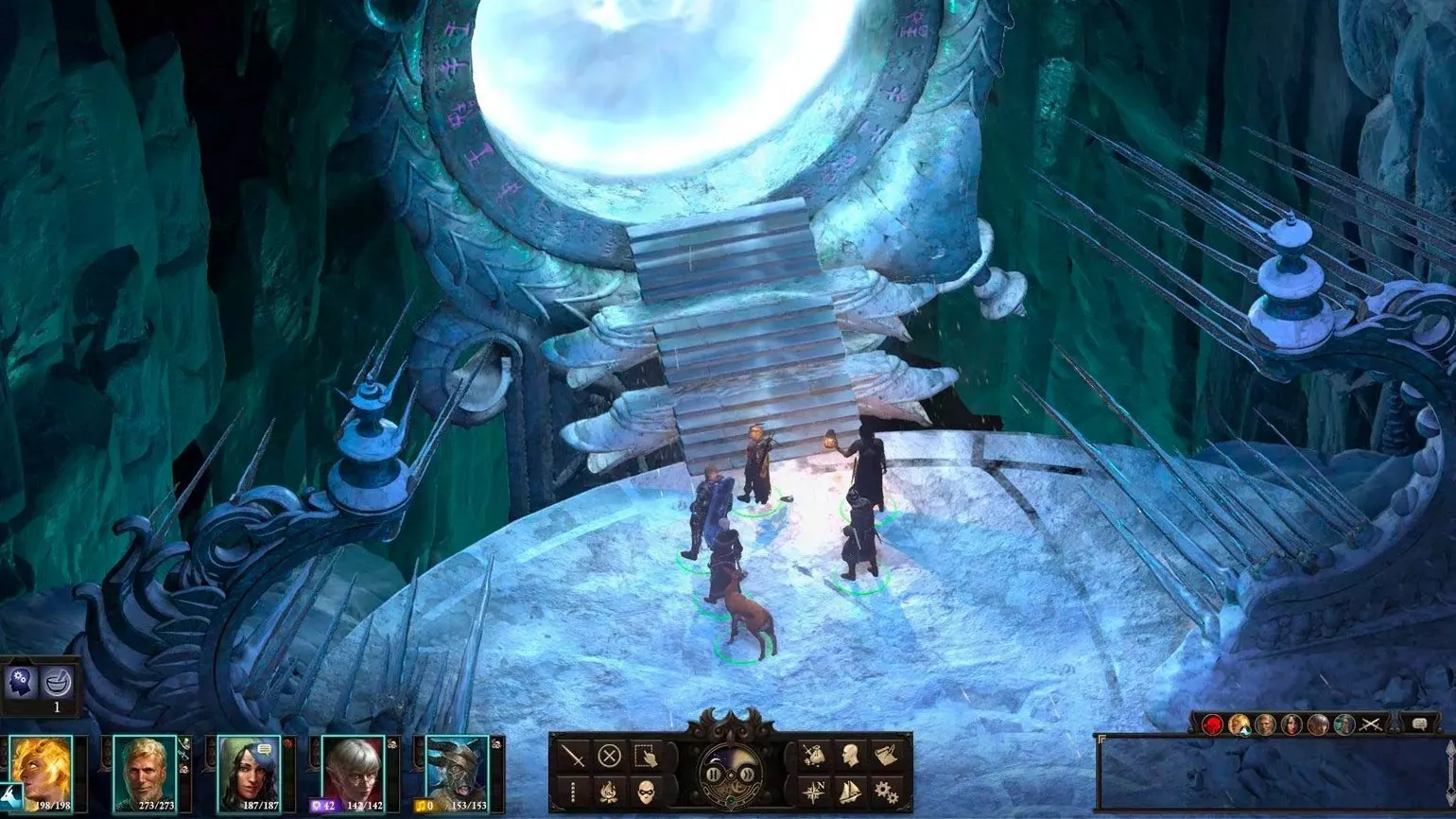Select the blond bearded man portrait
This screenshot has width=1456, height=819.
click(145, 767)
